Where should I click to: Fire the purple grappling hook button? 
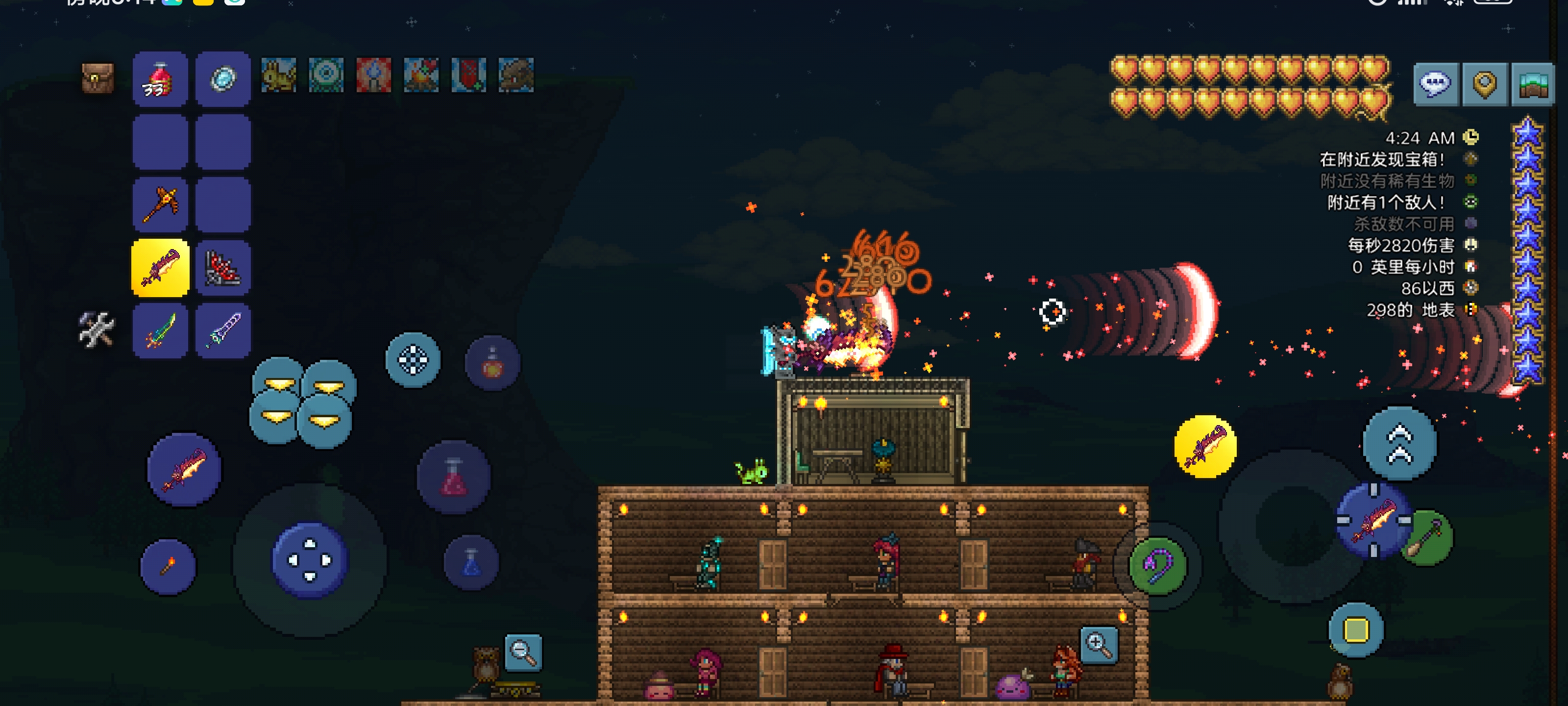pyautogui.click(x=1158, y=566)
